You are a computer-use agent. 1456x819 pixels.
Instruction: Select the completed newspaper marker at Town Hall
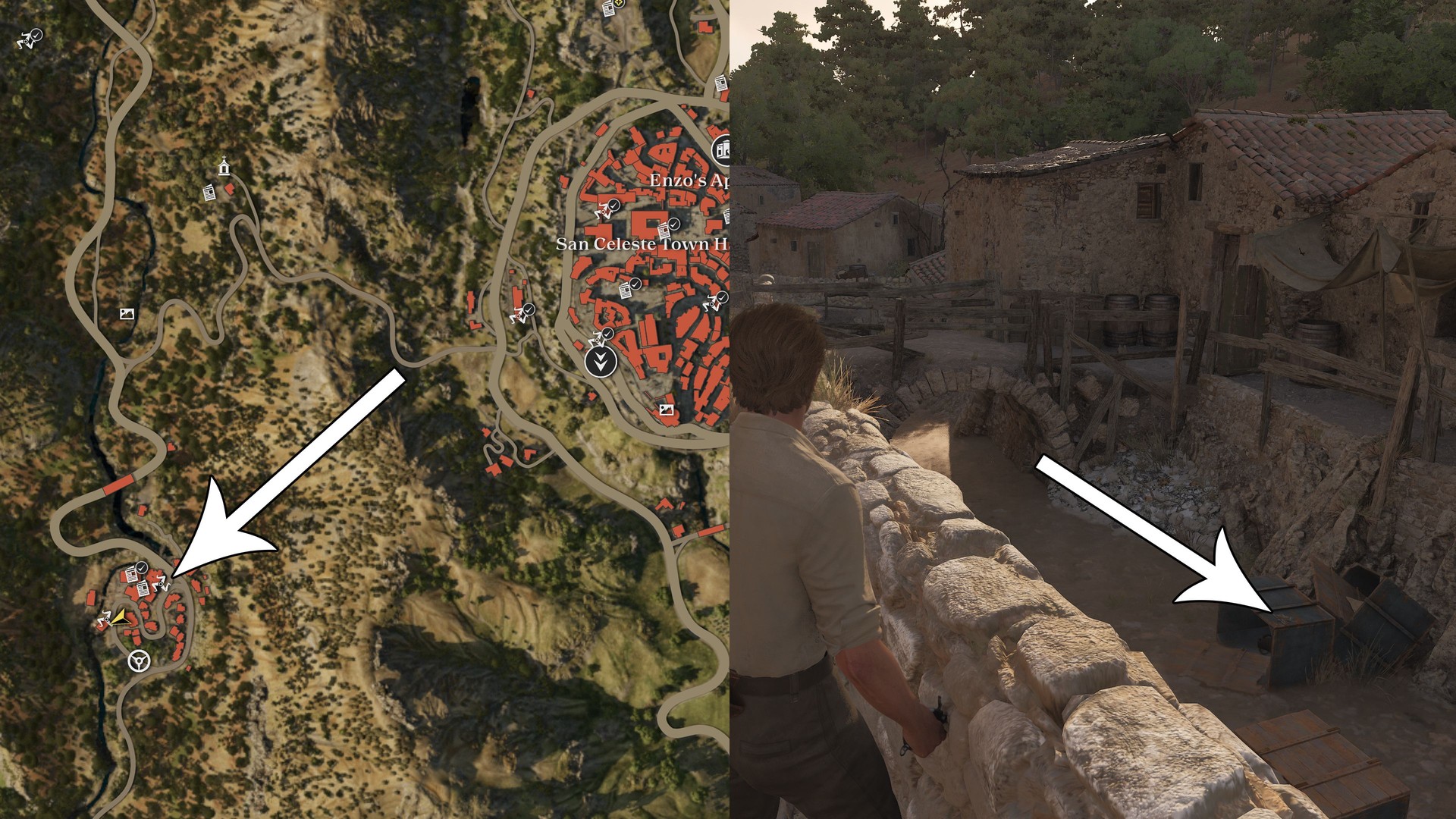pyautogui.click(x=667, y=227)
